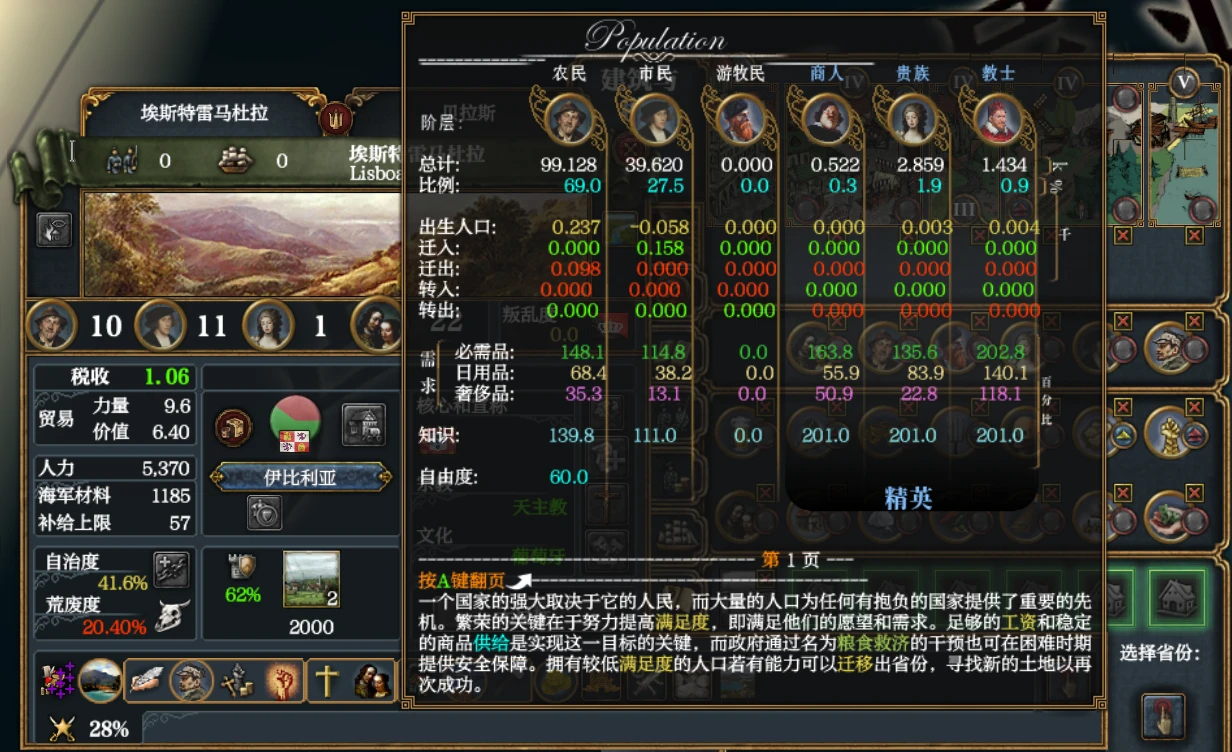This screenshot has height=752, width=1232.
Task: Select the soldier in cap round icon
Action: (1167, 345)
